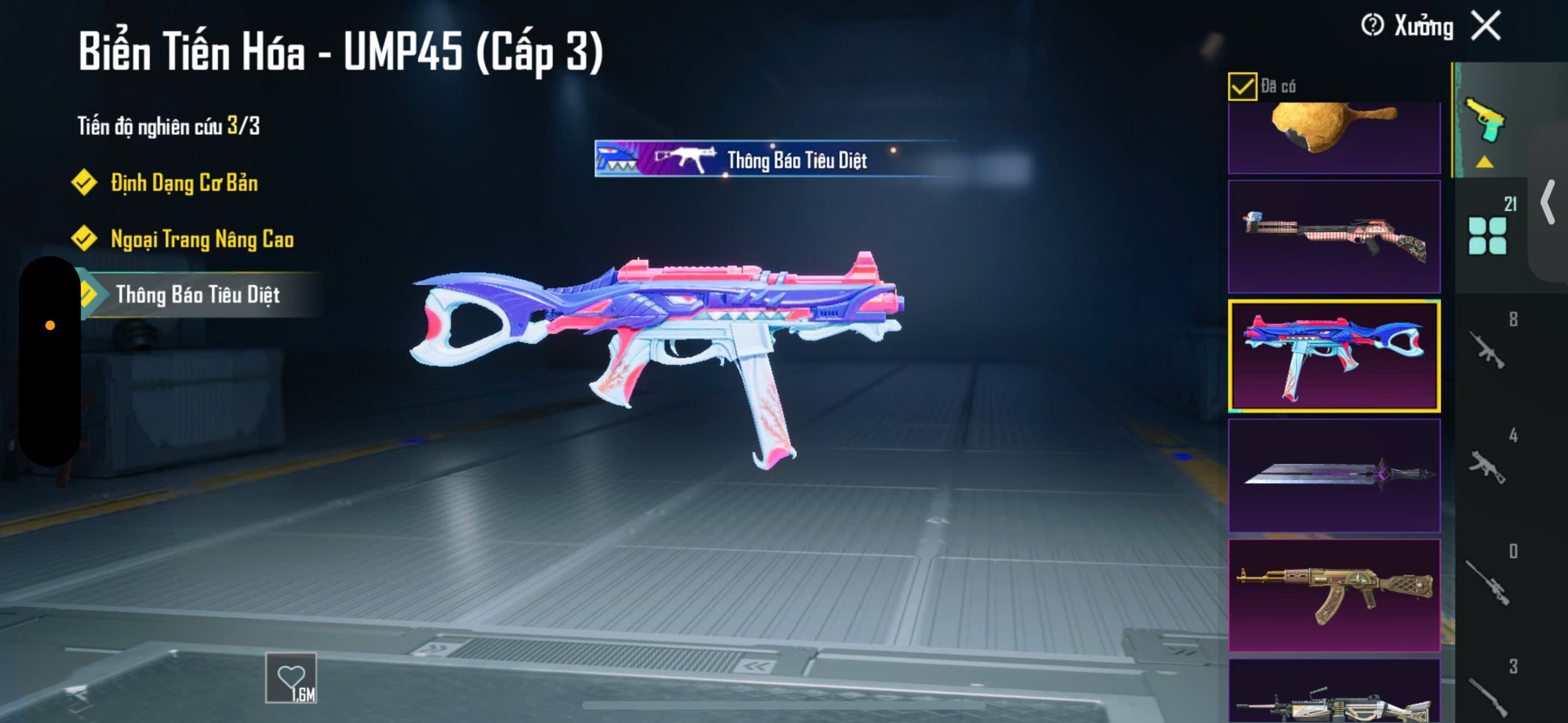Collapse the side panel with the arrow

click(x=1548, y=202)
